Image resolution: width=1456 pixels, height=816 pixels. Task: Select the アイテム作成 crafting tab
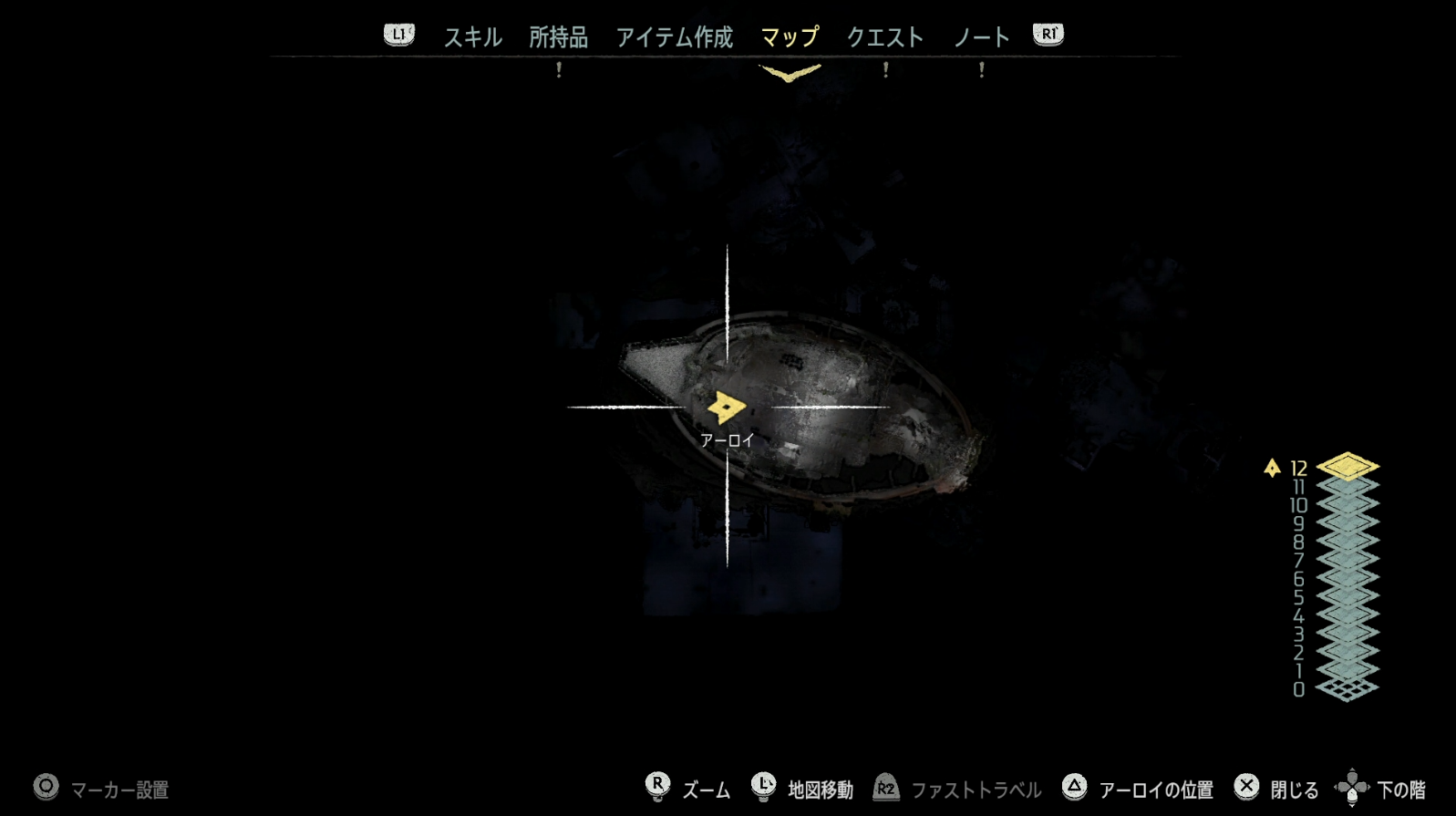[x=674, y=37]
